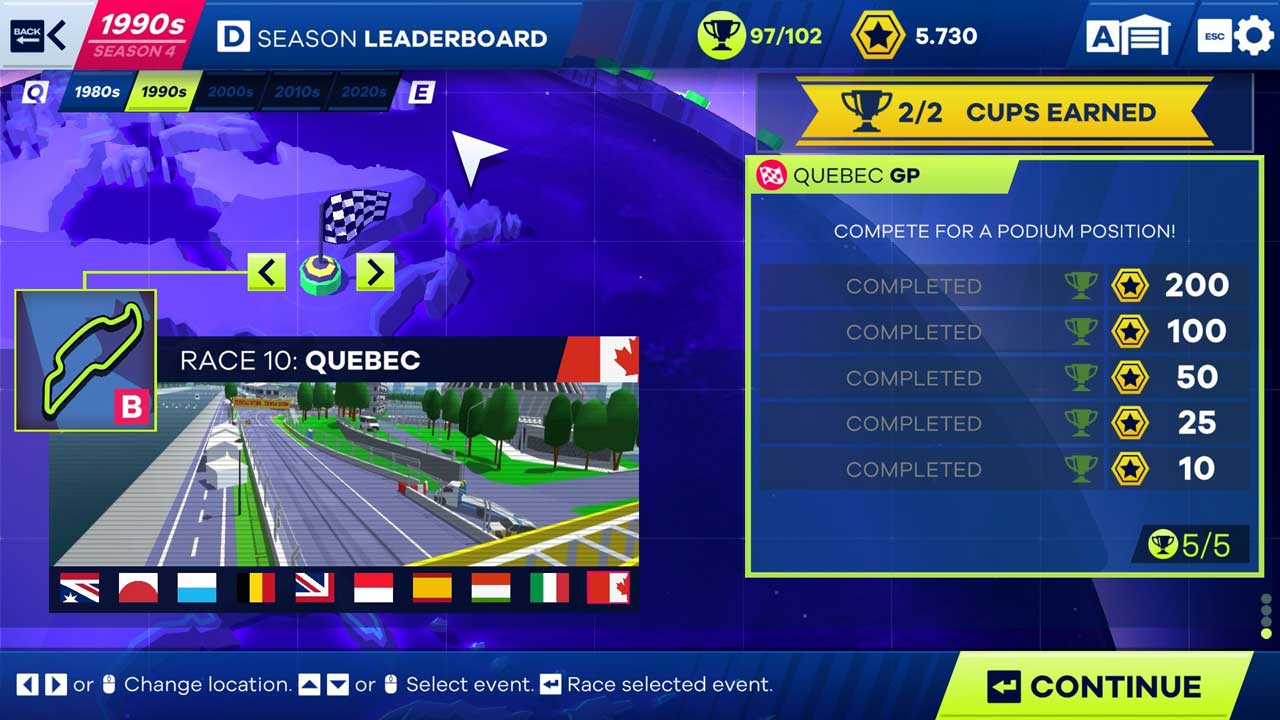Image resolution: width=1280 pixels, height=720 pixels.
Task: Open the Season Leaderboard
Action: click(x=383, y=38)
